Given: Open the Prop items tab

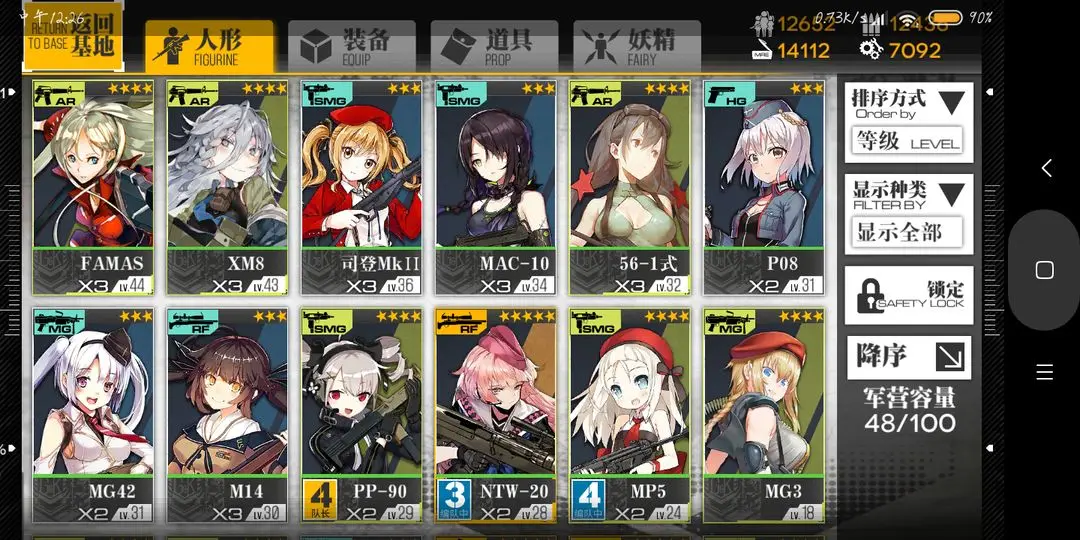Looking at the screenshot, I should pos(494,47).
